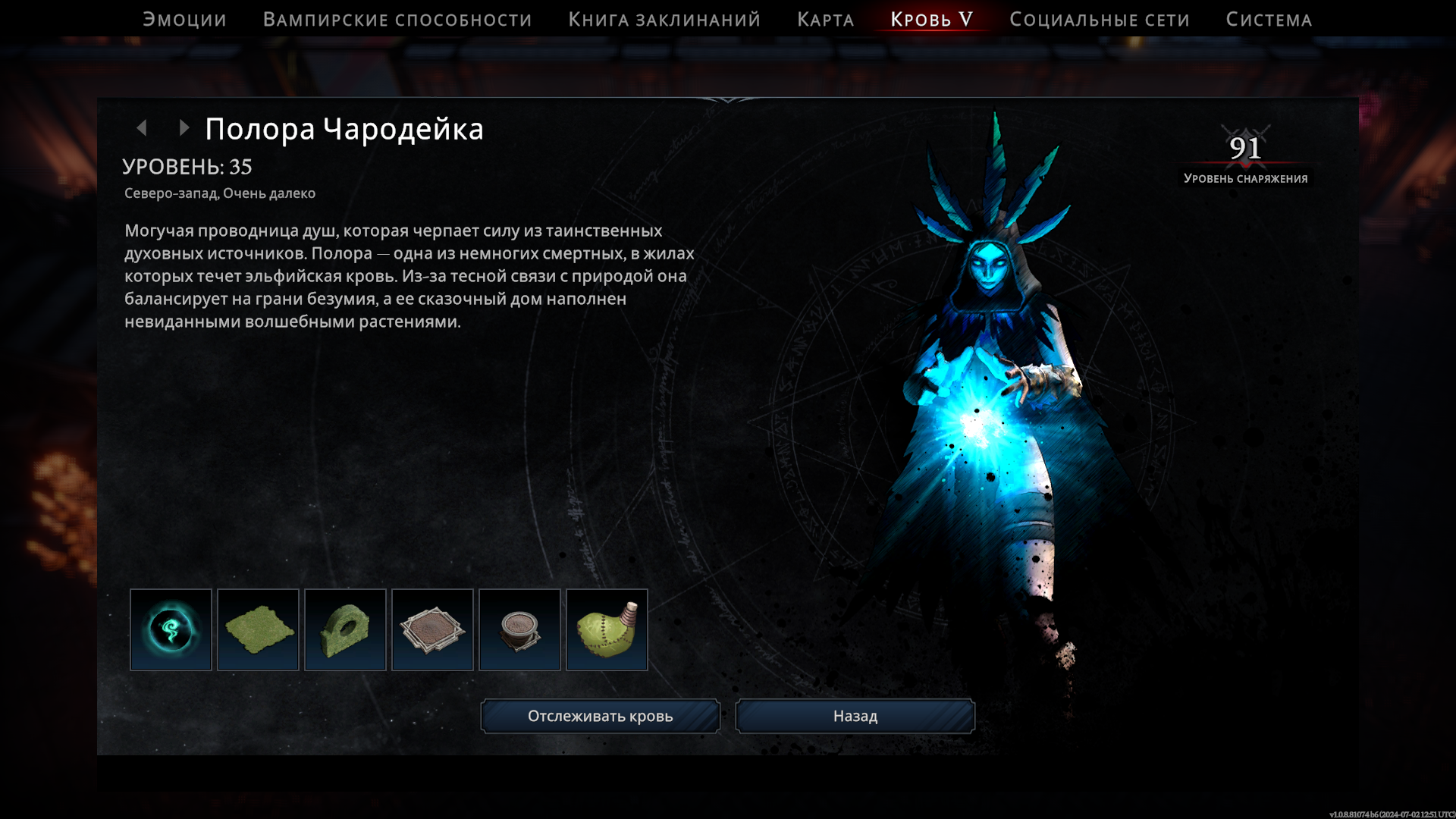
Task: Select the square garden soil plot reward
Action: 432,629
